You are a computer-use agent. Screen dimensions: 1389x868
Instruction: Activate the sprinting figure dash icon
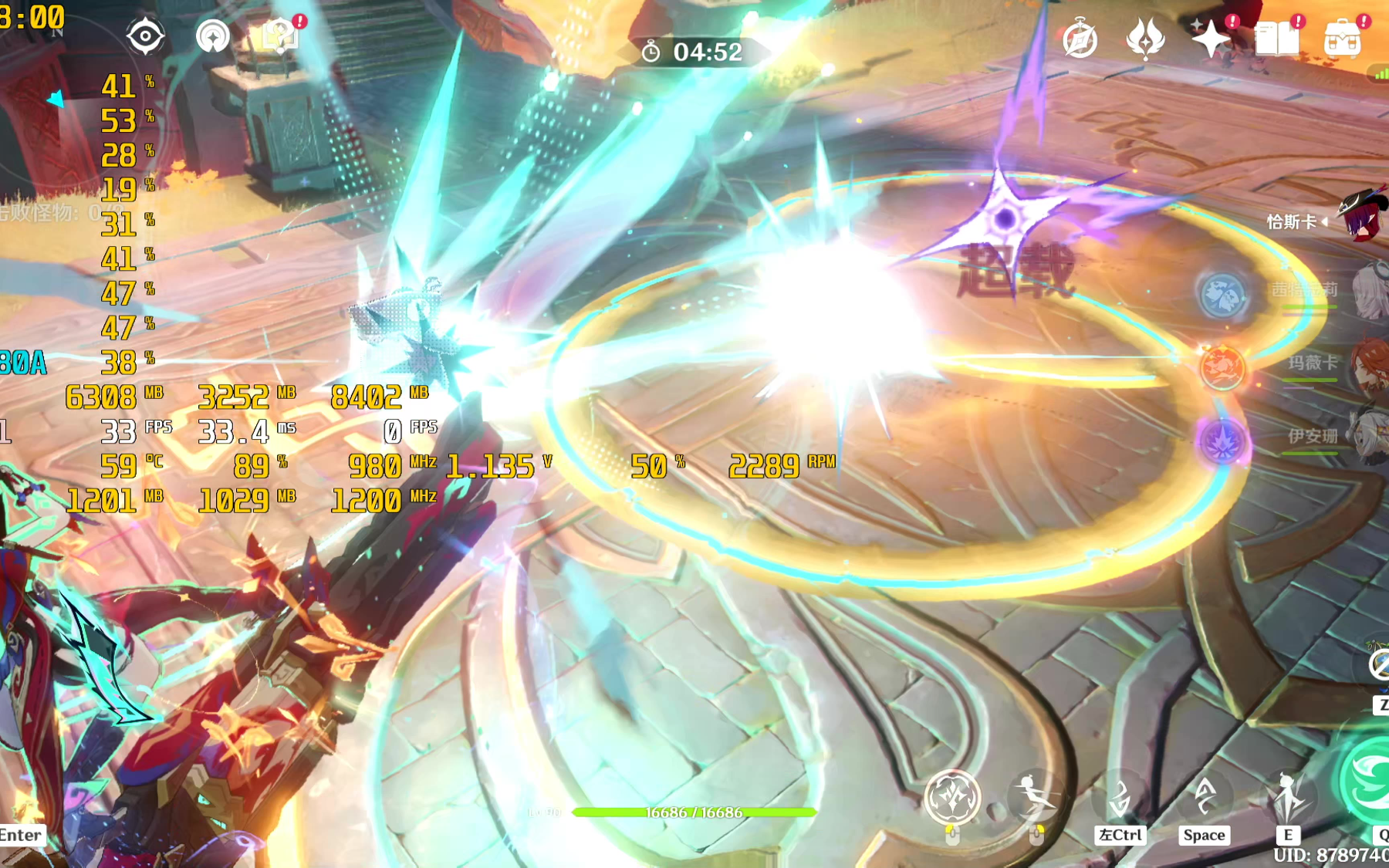1036,796
